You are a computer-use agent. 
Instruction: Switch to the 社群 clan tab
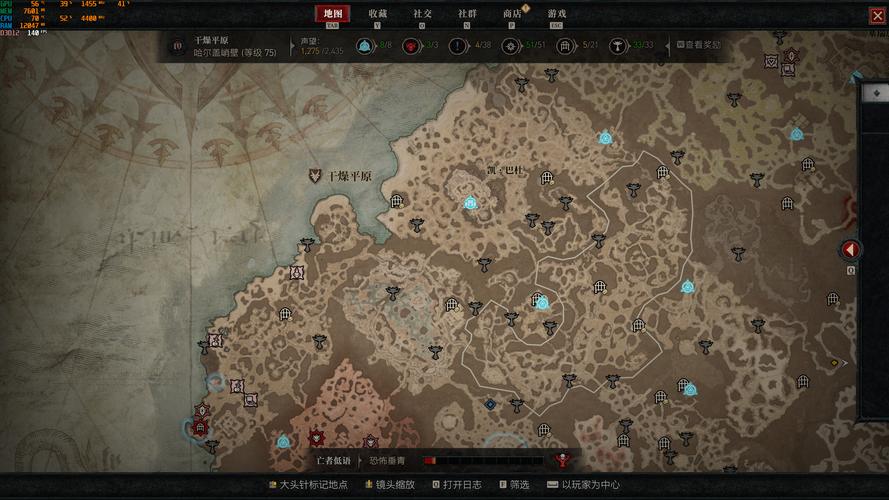tap(467, 14)
